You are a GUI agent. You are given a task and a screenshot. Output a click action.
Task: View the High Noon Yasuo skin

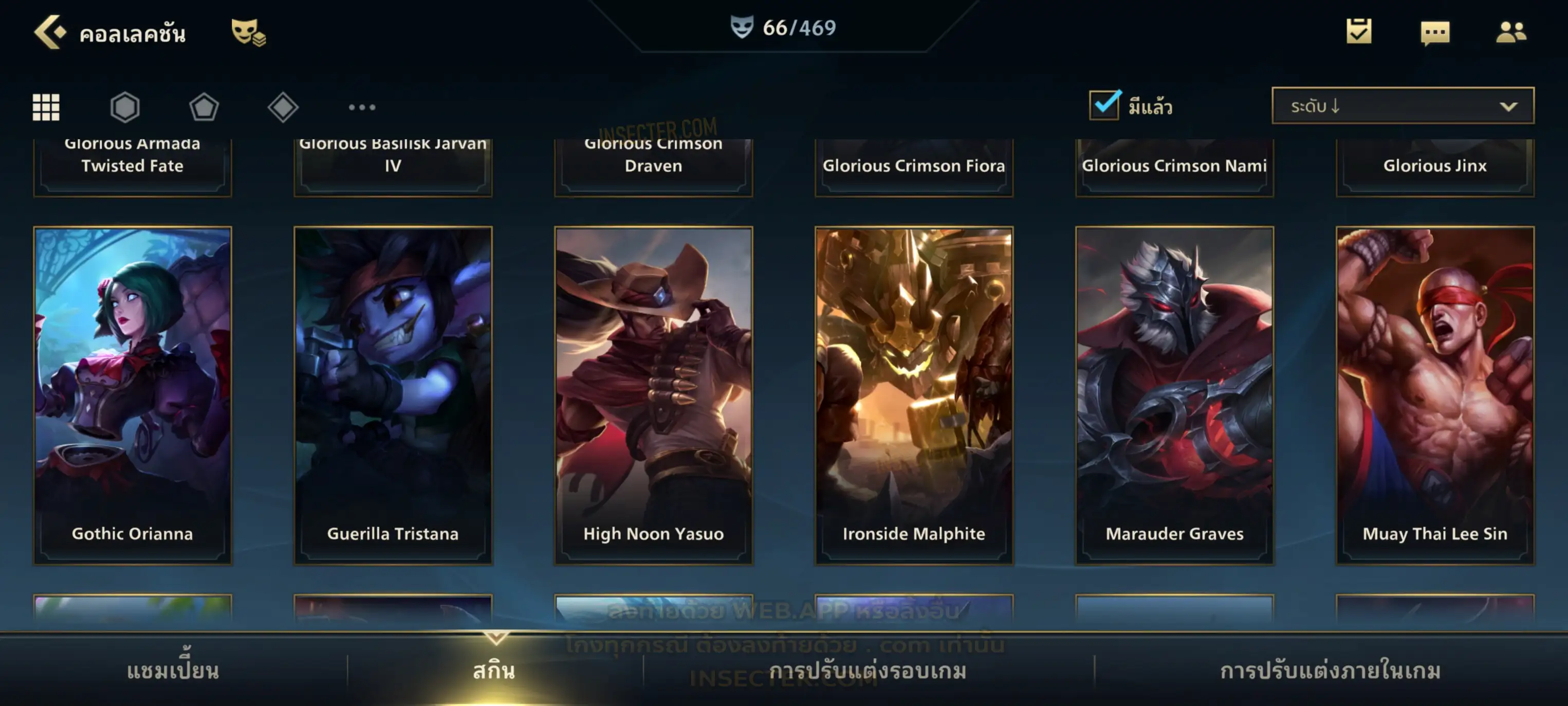click(653, 395)
